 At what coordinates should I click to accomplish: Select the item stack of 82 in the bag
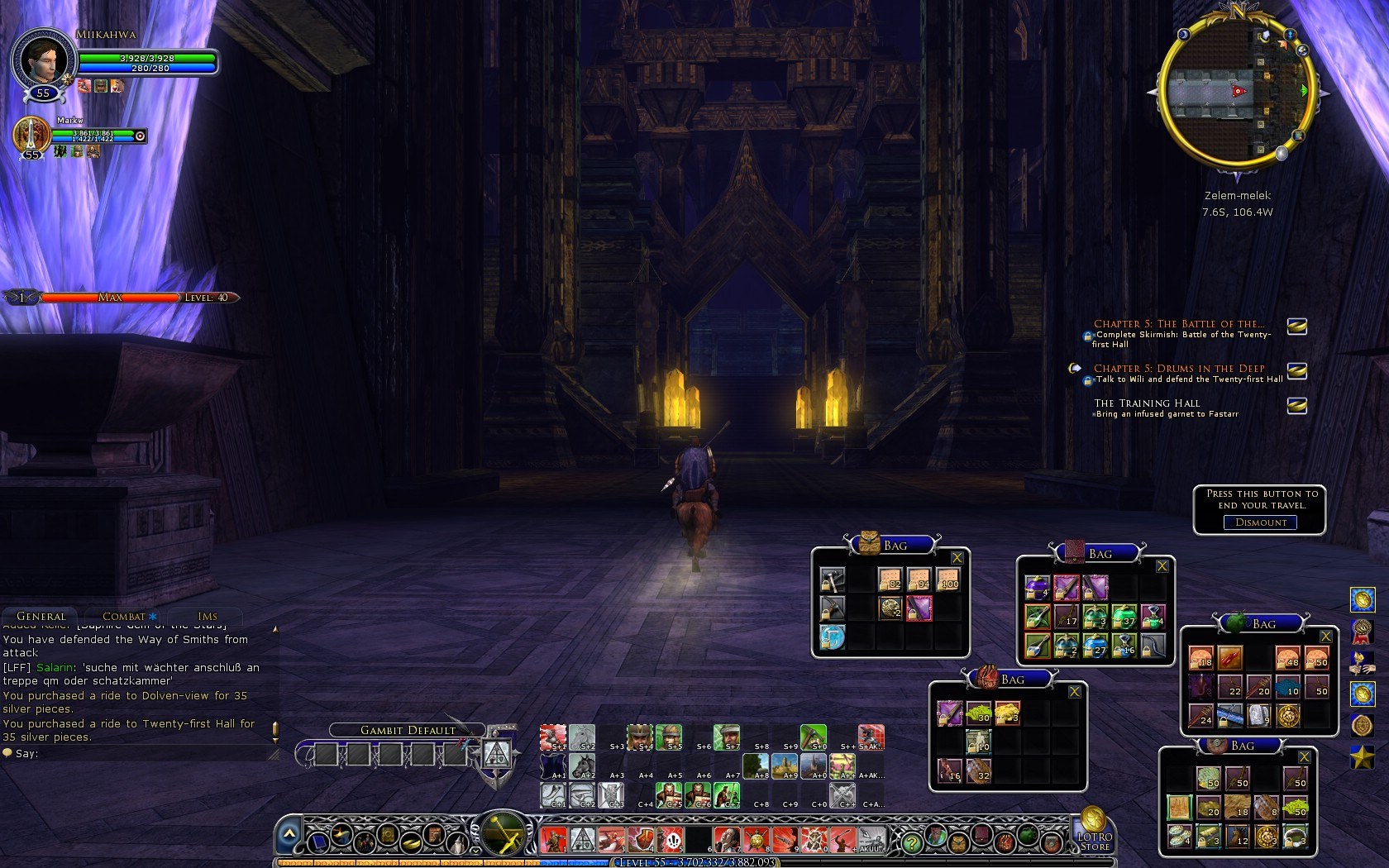[890, 579]
